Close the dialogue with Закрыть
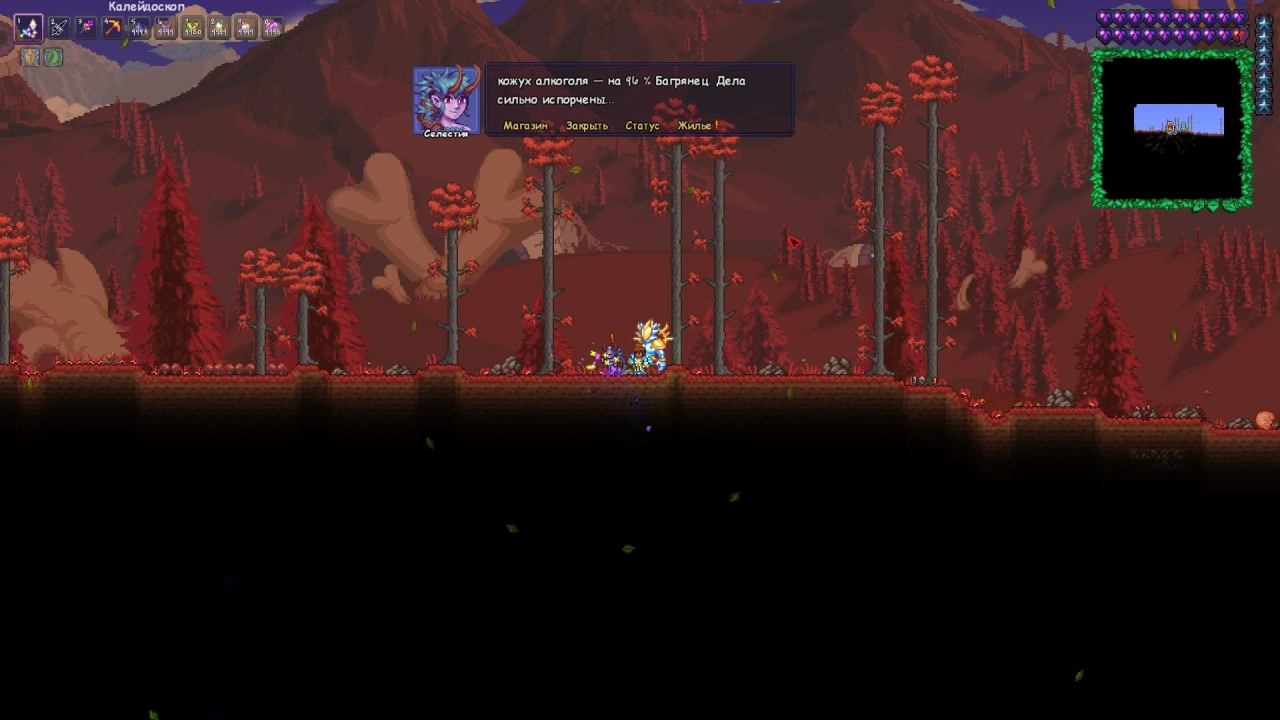The width and height of the screenshot is (1280, 720). [x=586, y=126]
